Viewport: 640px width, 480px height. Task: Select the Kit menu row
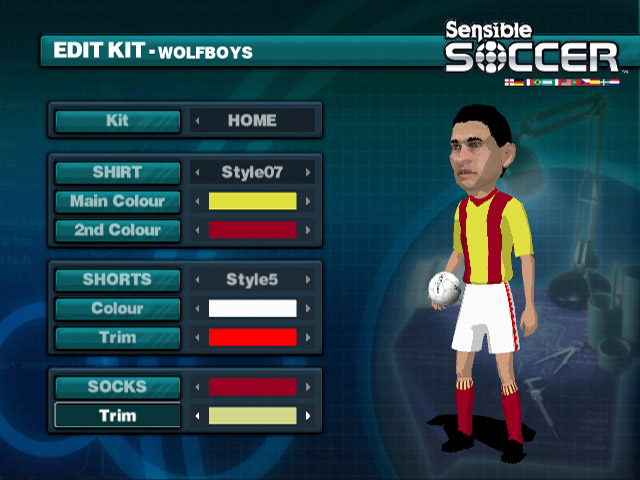click(x=118, y=121)
